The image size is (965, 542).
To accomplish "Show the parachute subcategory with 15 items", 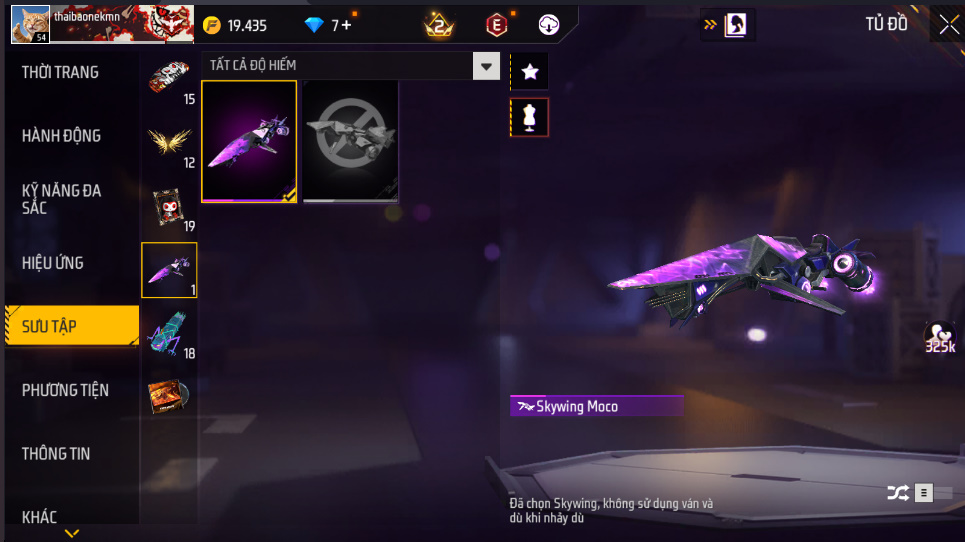I will [x=169, y=80].
